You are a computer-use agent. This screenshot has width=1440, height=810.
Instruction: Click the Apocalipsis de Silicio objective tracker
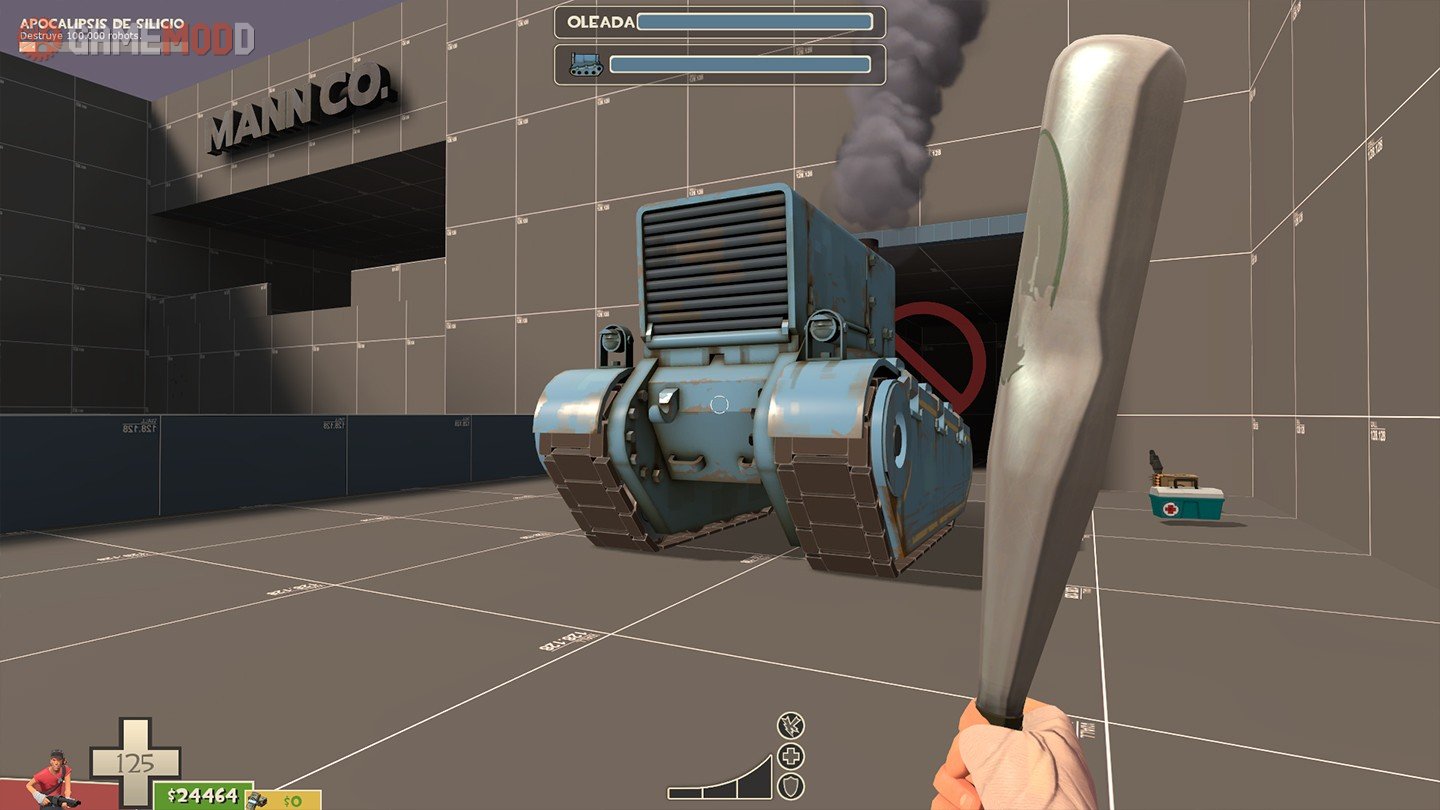pos(102,22)
